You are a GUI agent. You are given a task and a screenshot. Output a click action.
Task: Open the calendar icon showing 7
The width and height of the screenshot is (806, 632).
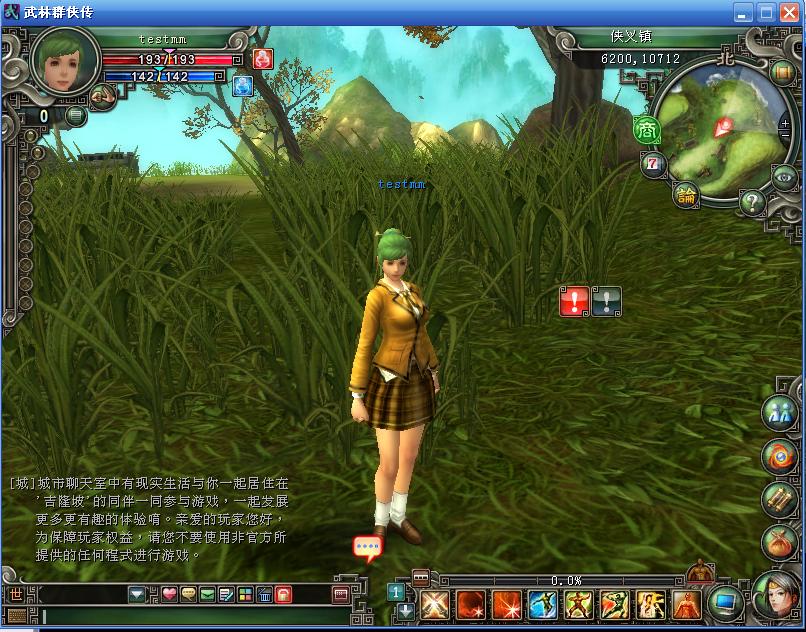(x=653, y=163)
